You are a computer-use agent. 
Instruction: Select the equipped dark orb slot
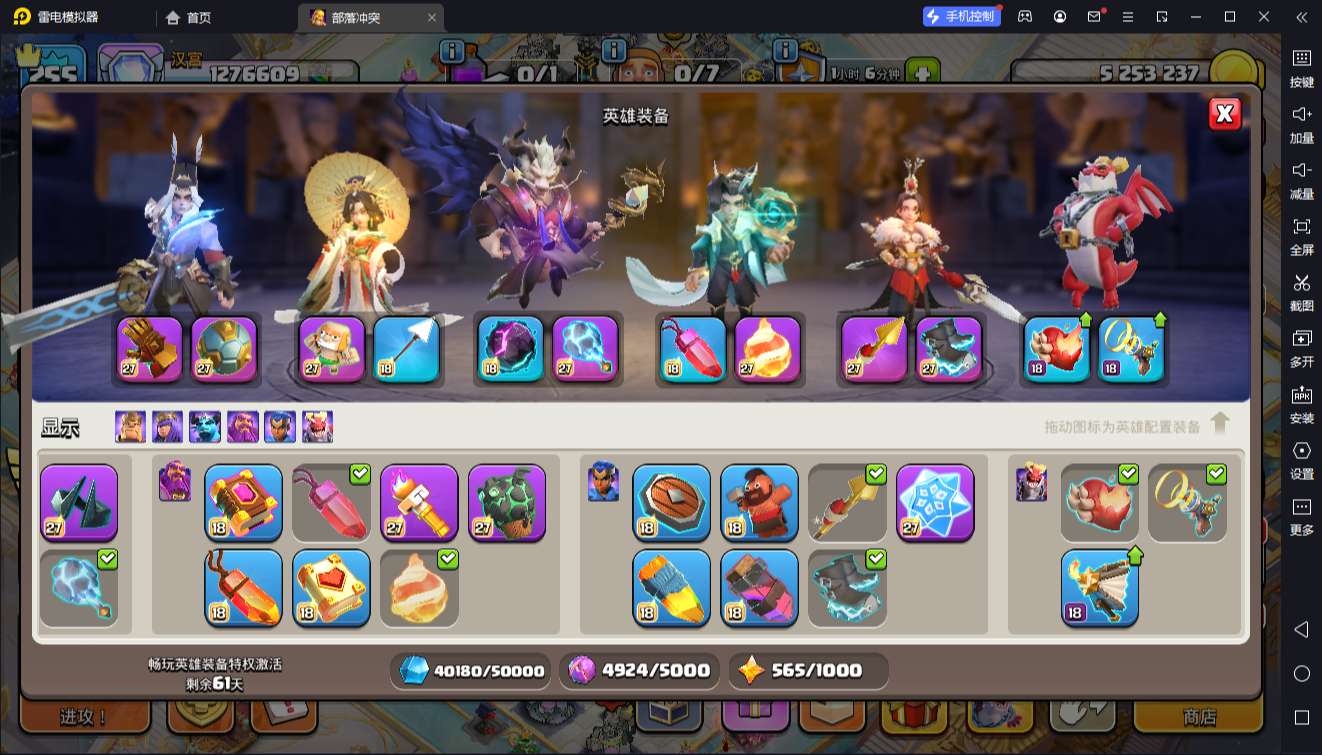(510, 349)
